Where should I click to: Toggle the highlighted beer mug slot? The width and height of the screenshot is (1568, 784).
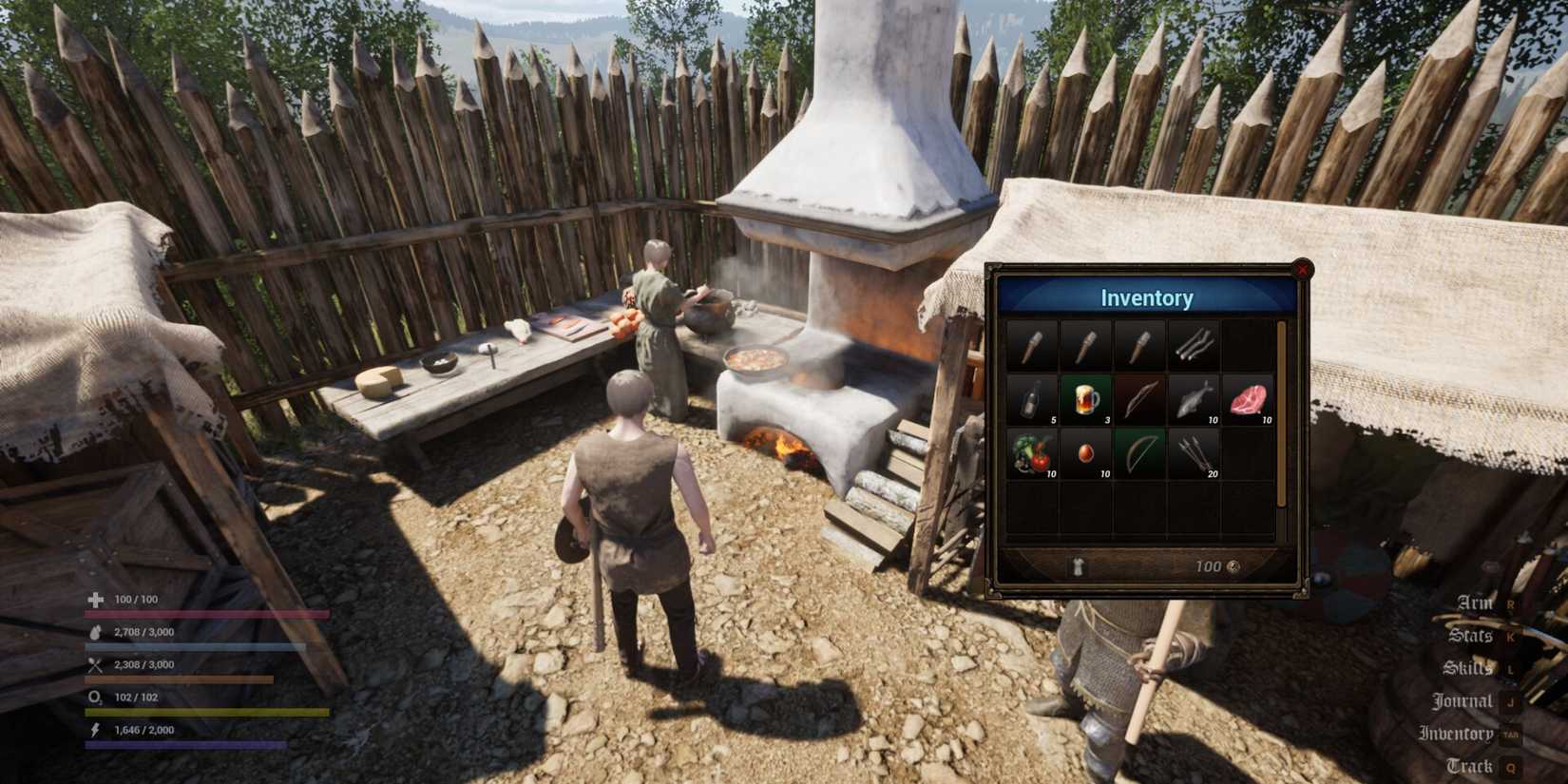(1084, 399)
